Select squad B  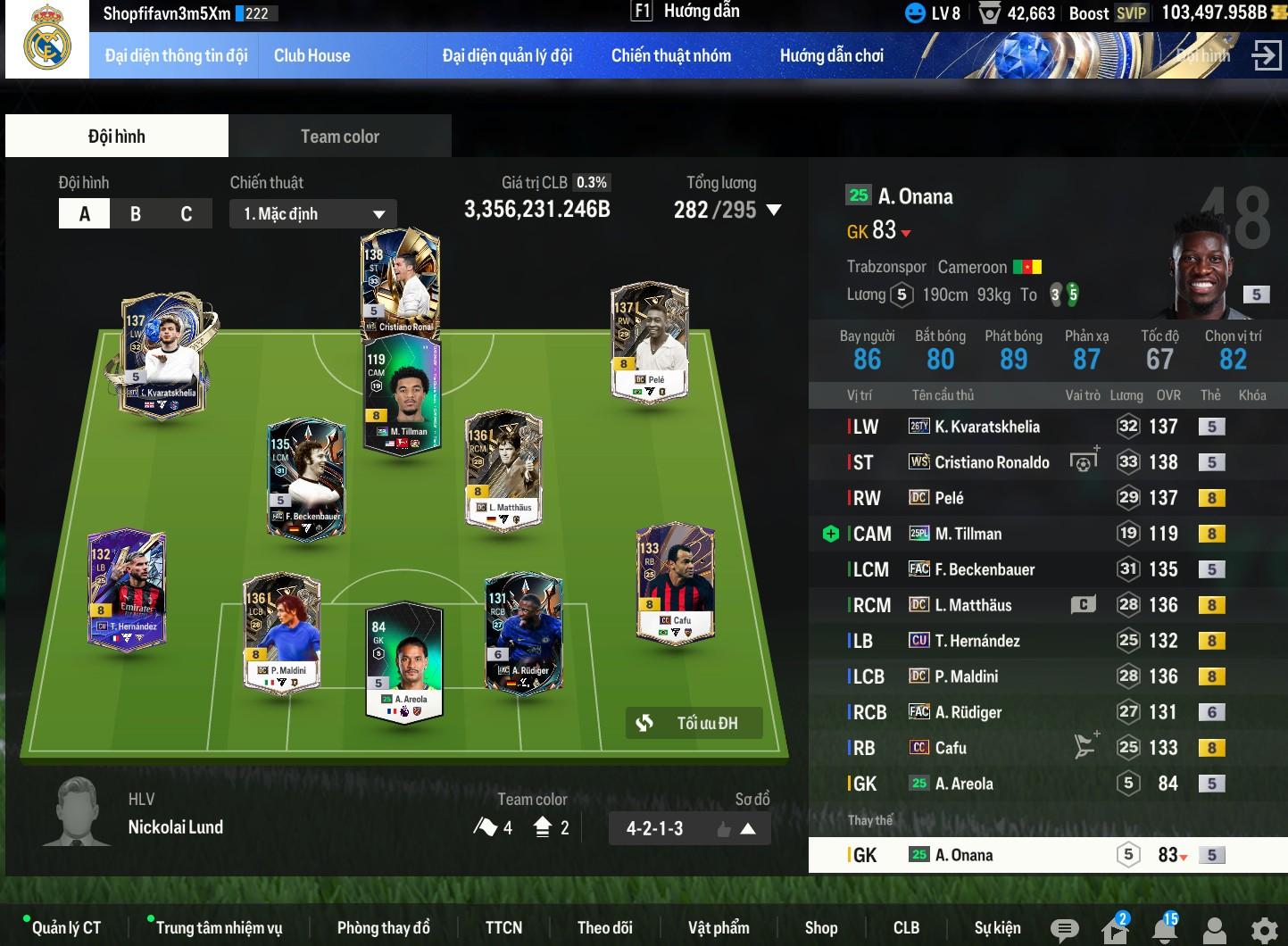136,214
